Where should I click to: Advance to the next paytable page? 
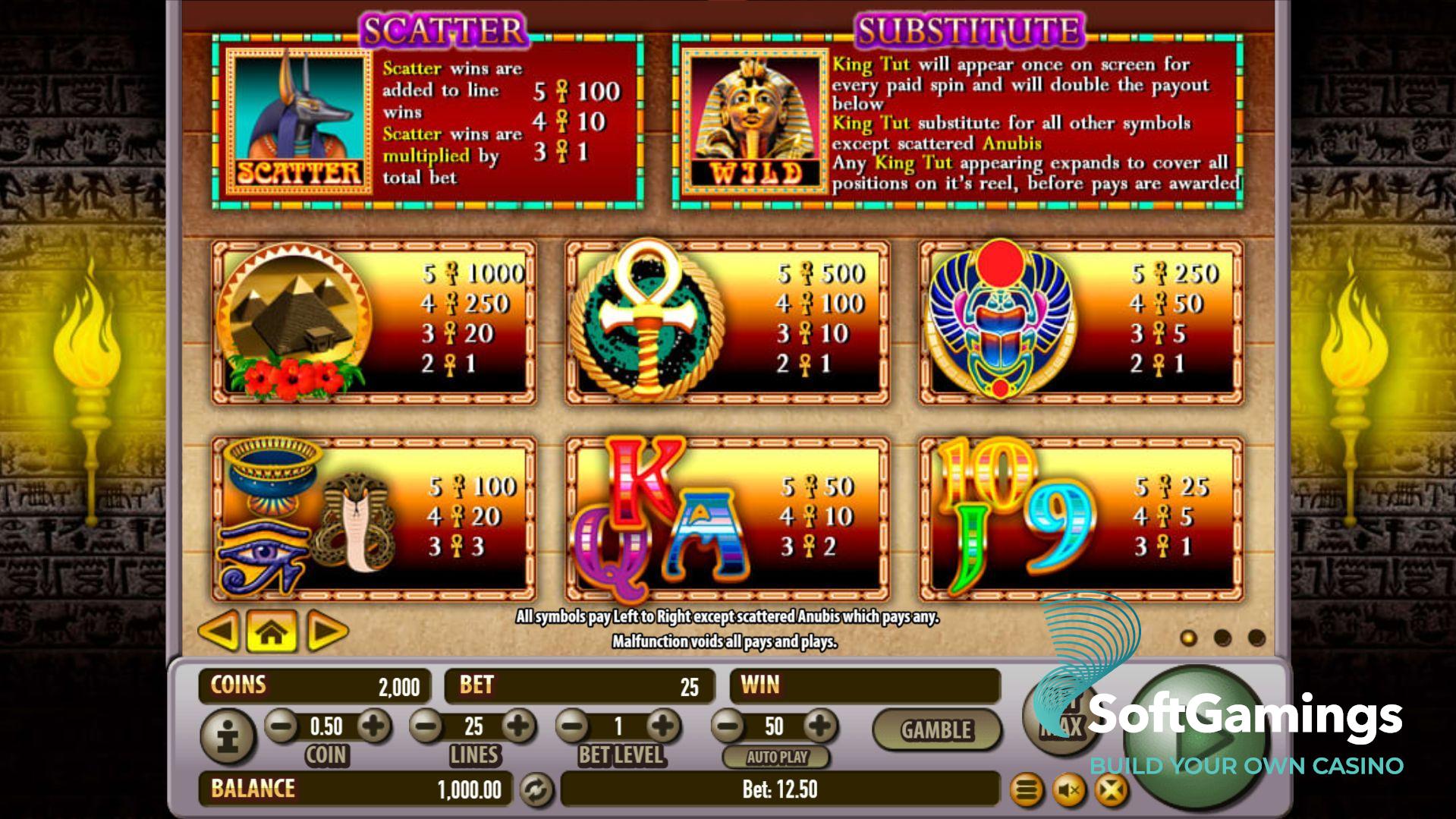click(x=327, y=630)
